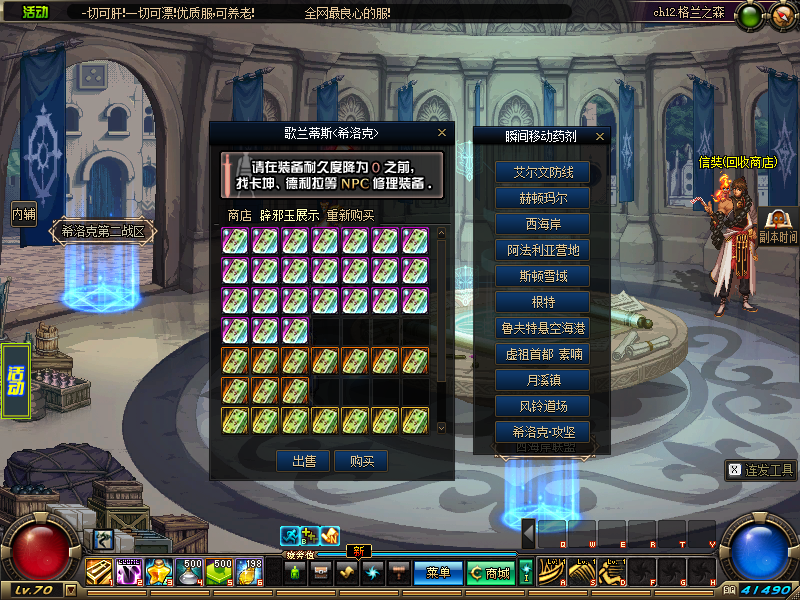Viewport: 800px width, 600px height.
Task: Choose the 根特 destination
Action: (544, 302)
